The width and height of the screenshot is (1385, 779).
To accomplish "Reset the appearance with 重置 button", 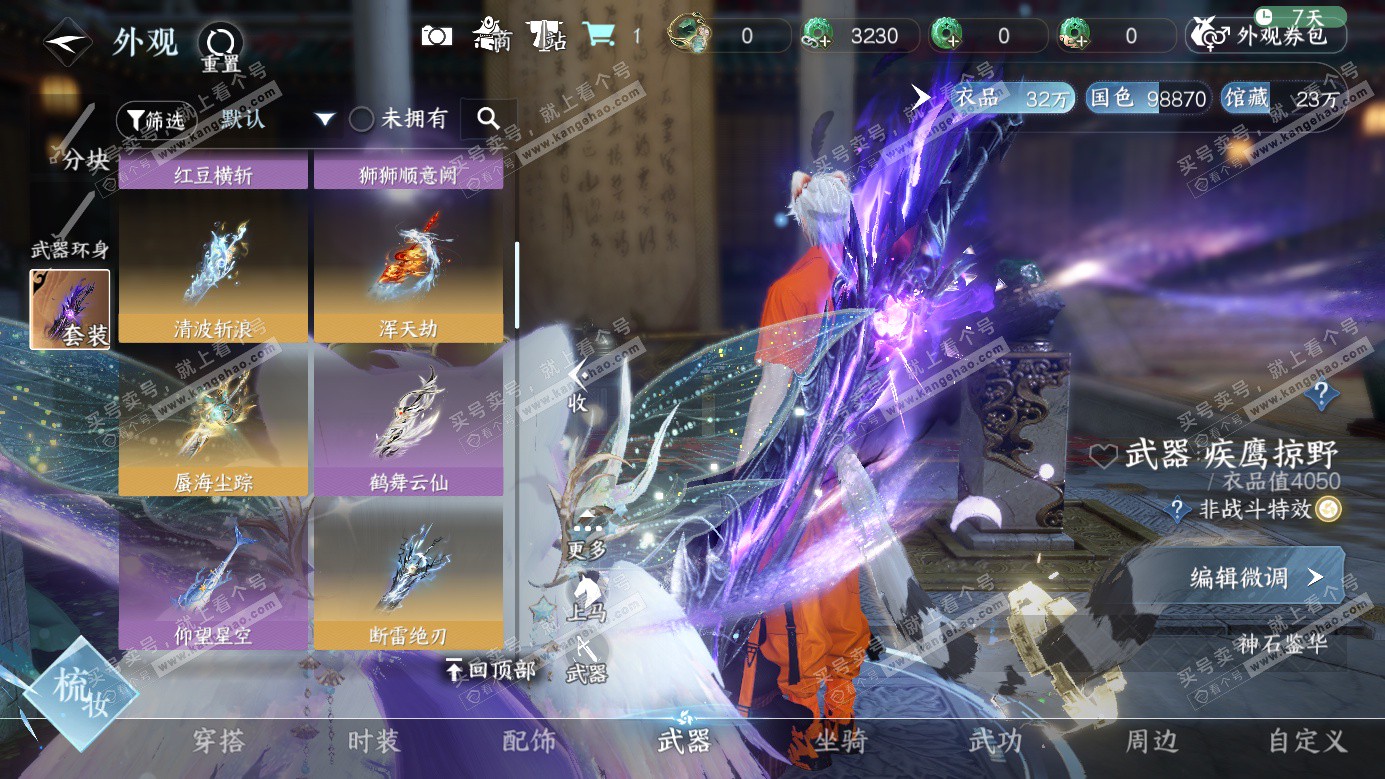I will click(220, 46).
